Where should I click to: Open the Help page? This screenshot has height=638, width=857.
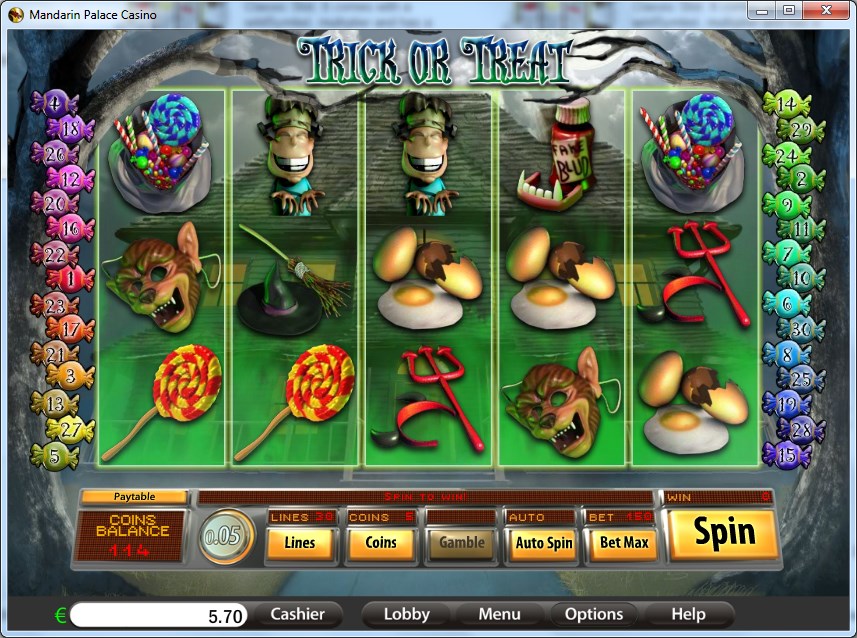click(x=688, y=614)
